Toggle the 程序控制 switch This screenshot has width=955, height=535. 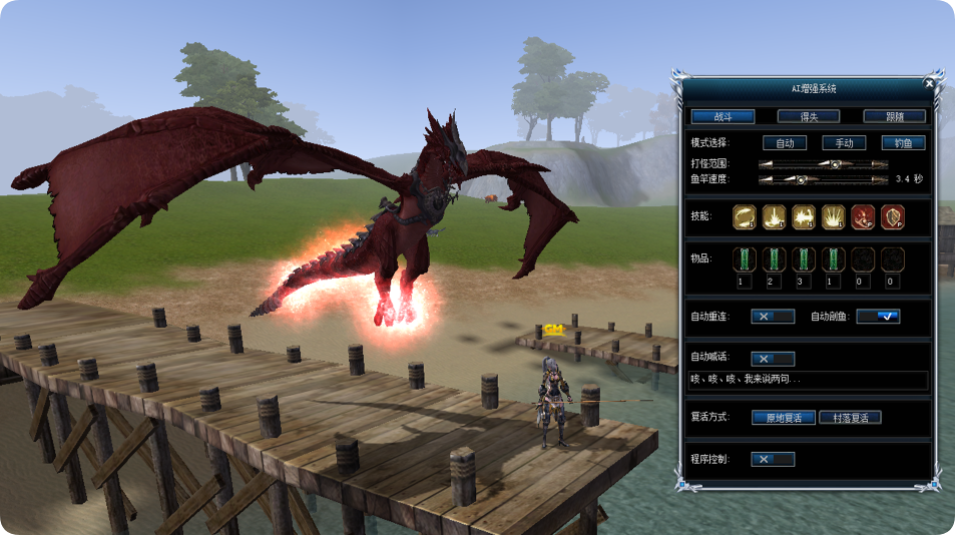tap(772, 459)
